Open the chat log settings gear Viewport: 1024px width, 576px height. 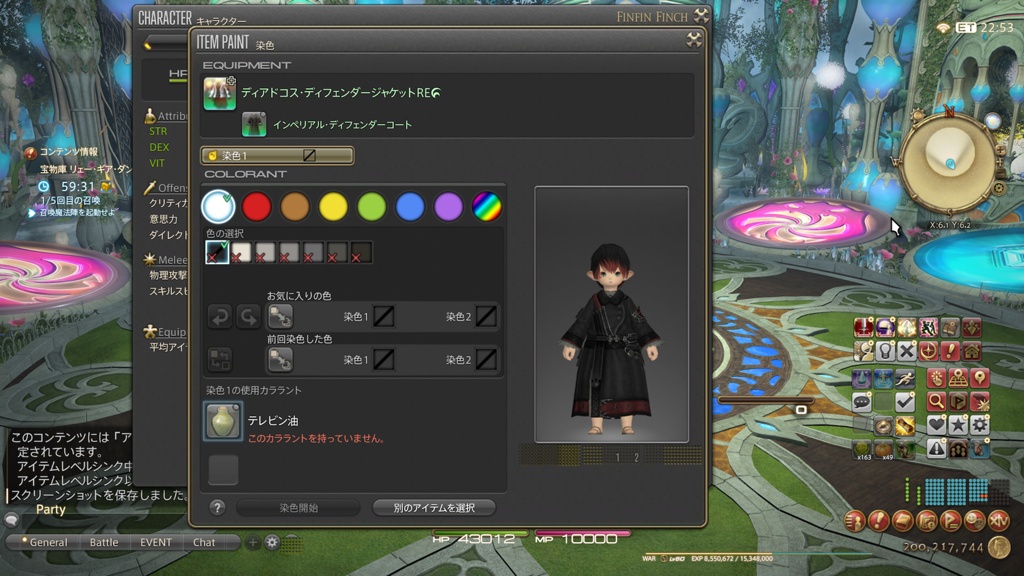point(272,542)
